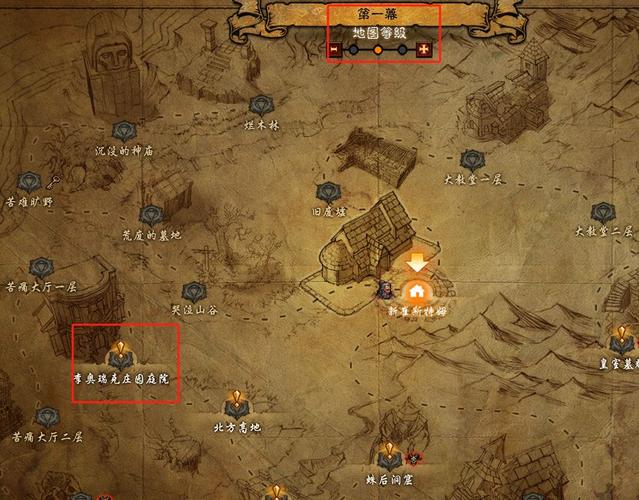Travel to the 新崔斯特姆 home waypoint

[x=416, y=291]
